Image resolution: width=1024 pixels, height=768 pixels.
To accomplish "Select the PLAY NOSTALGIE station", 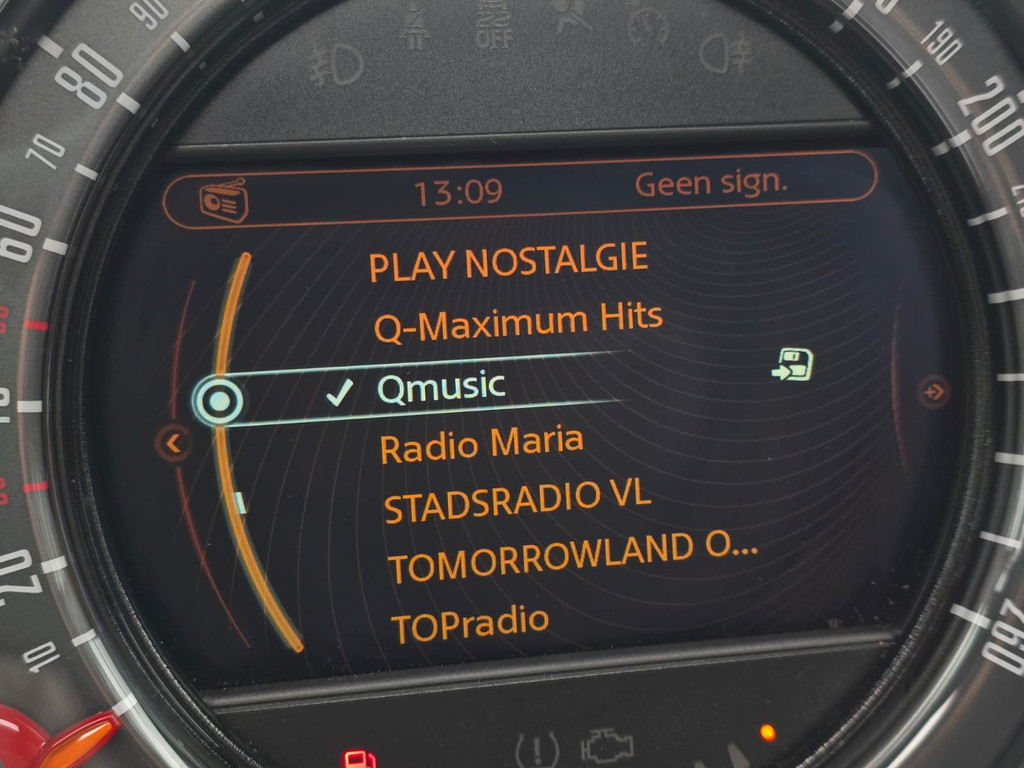I will click(x=508, y=264).
